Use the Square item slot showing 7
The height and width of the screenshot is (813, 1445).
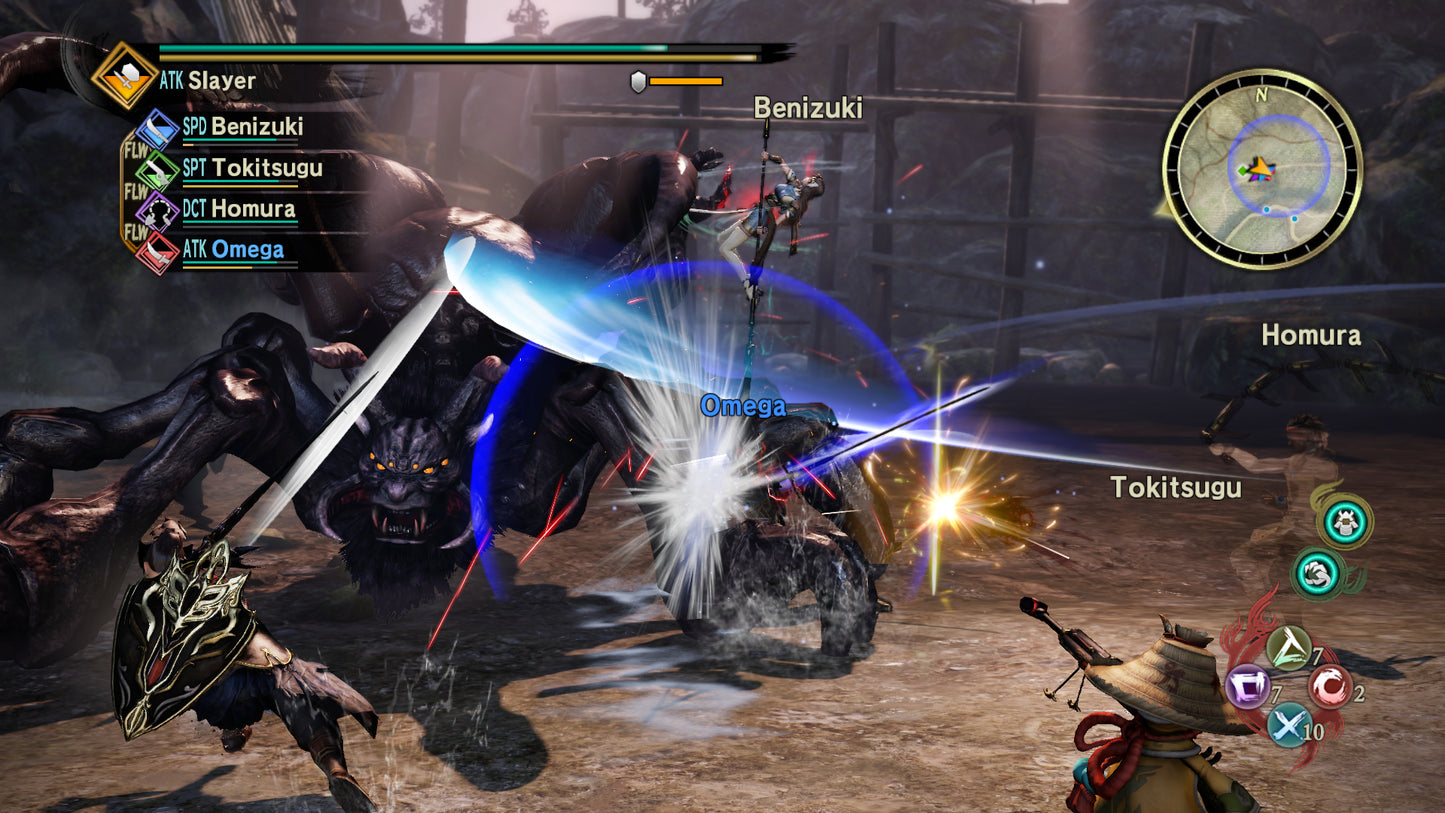(x=1248, y=684)
